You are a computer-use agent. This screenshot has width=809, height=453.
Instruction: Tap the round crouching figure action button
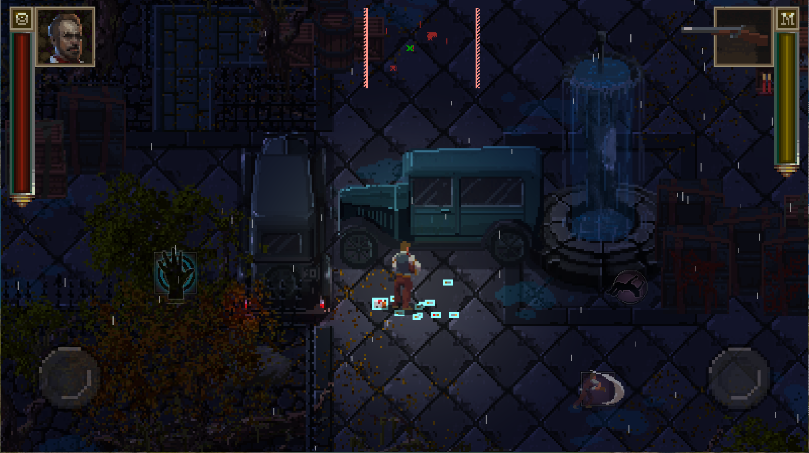tap(629, 287)
